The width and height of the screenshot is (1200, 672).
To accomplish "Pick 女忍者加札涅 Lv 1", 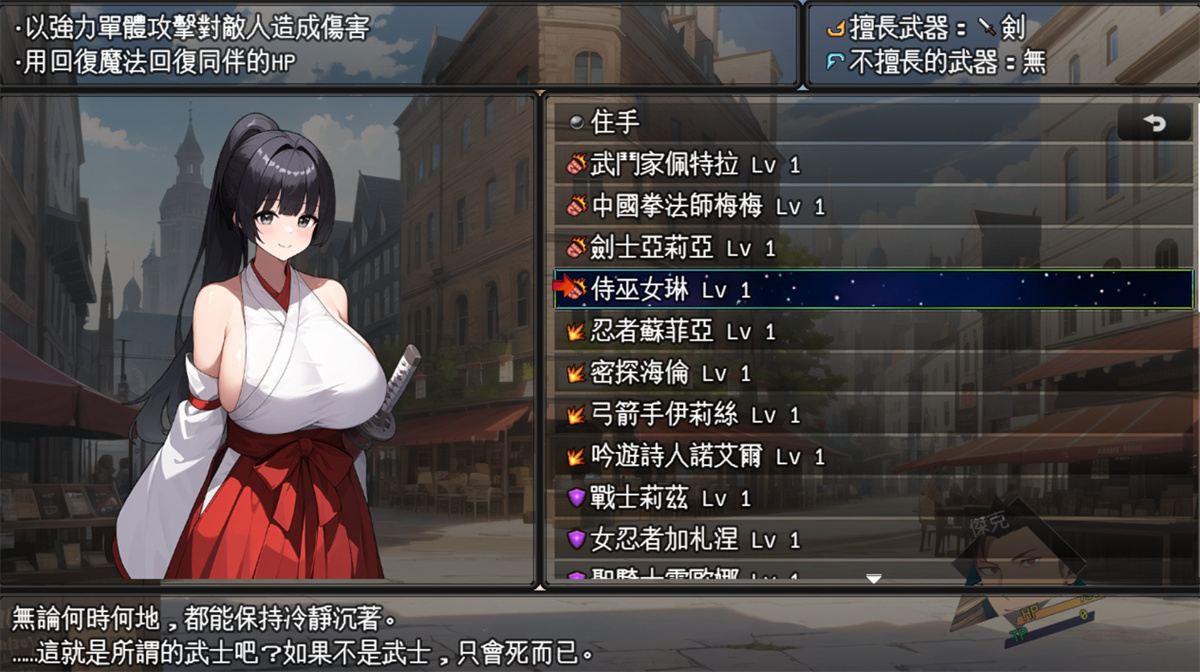I will (x=695, y=540).
